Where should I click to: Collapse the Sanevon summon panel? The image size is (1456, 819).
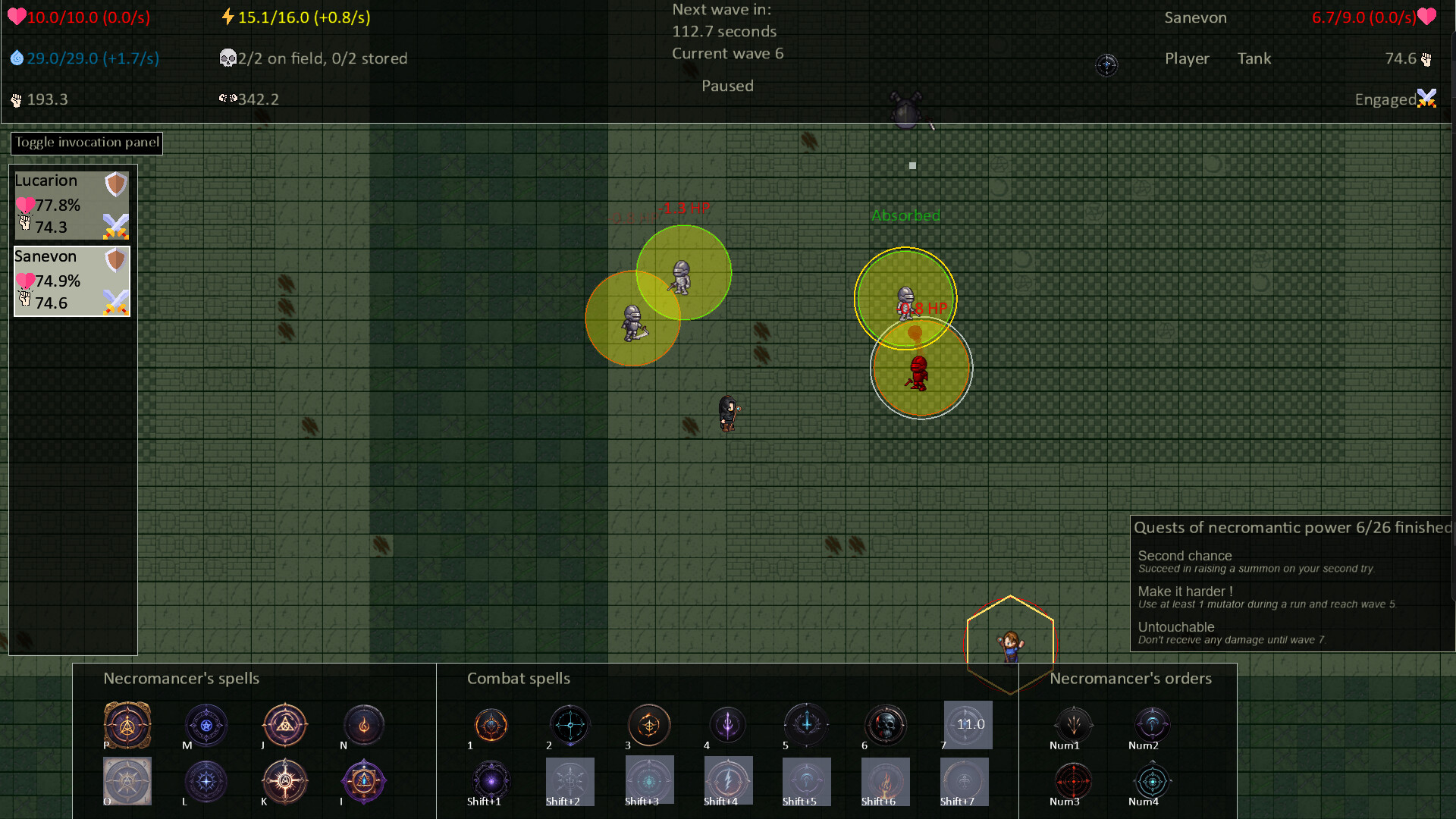point(45,256)
